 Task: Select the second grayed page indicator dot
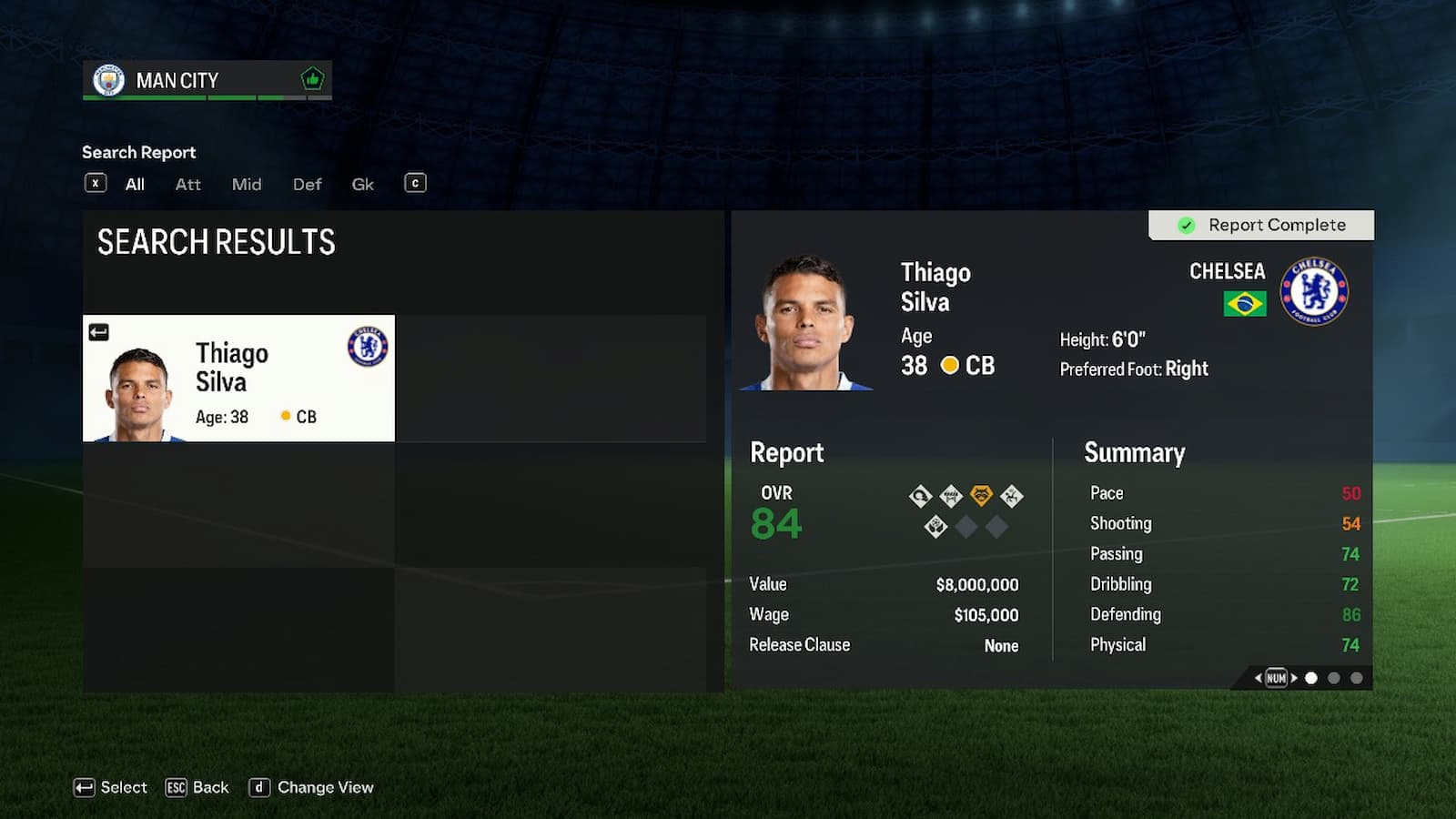(x=1333, y=677)
